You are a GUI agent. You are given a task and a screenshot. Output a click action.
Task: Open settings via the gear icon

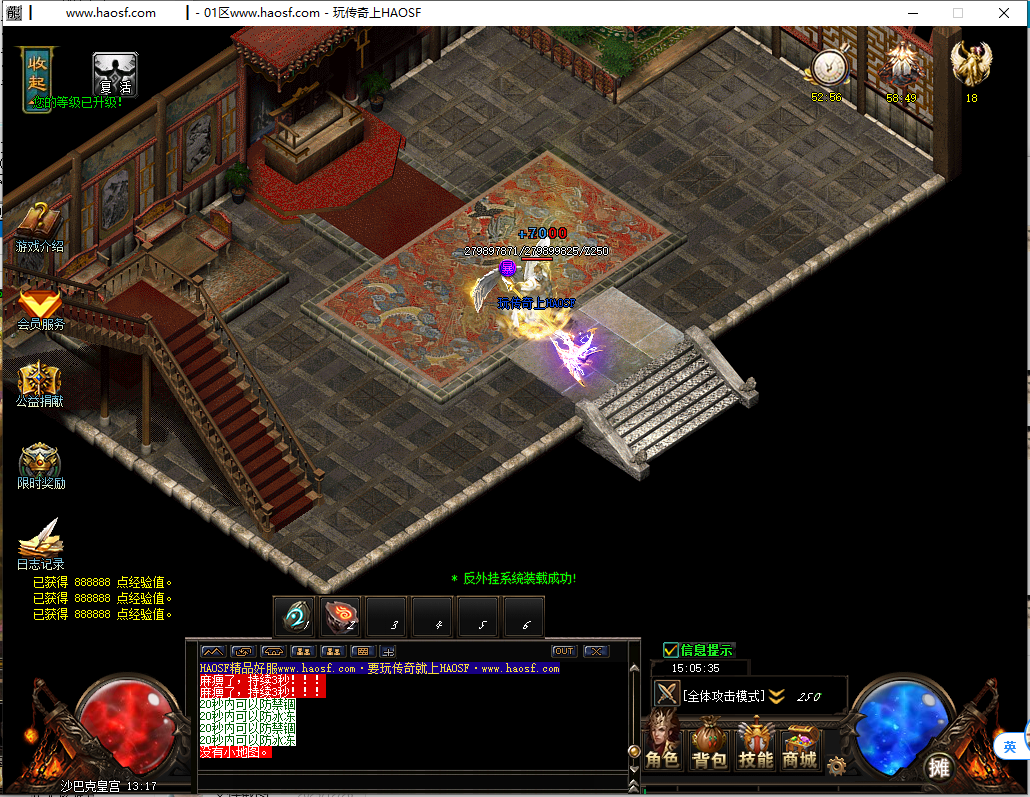tap(836, 766)
